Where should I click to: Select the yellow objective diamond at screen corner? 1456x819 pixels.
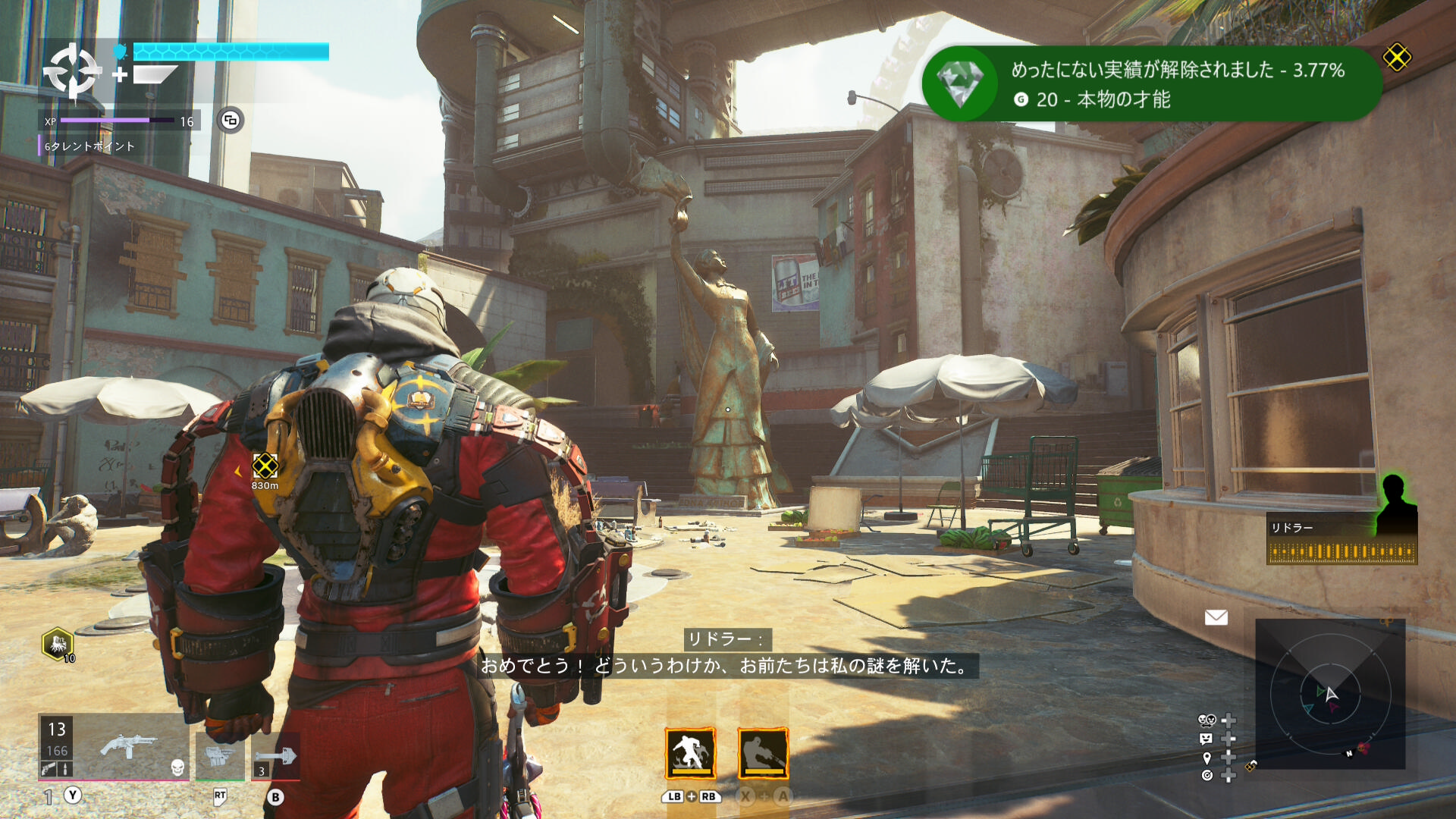(1396, 58)
